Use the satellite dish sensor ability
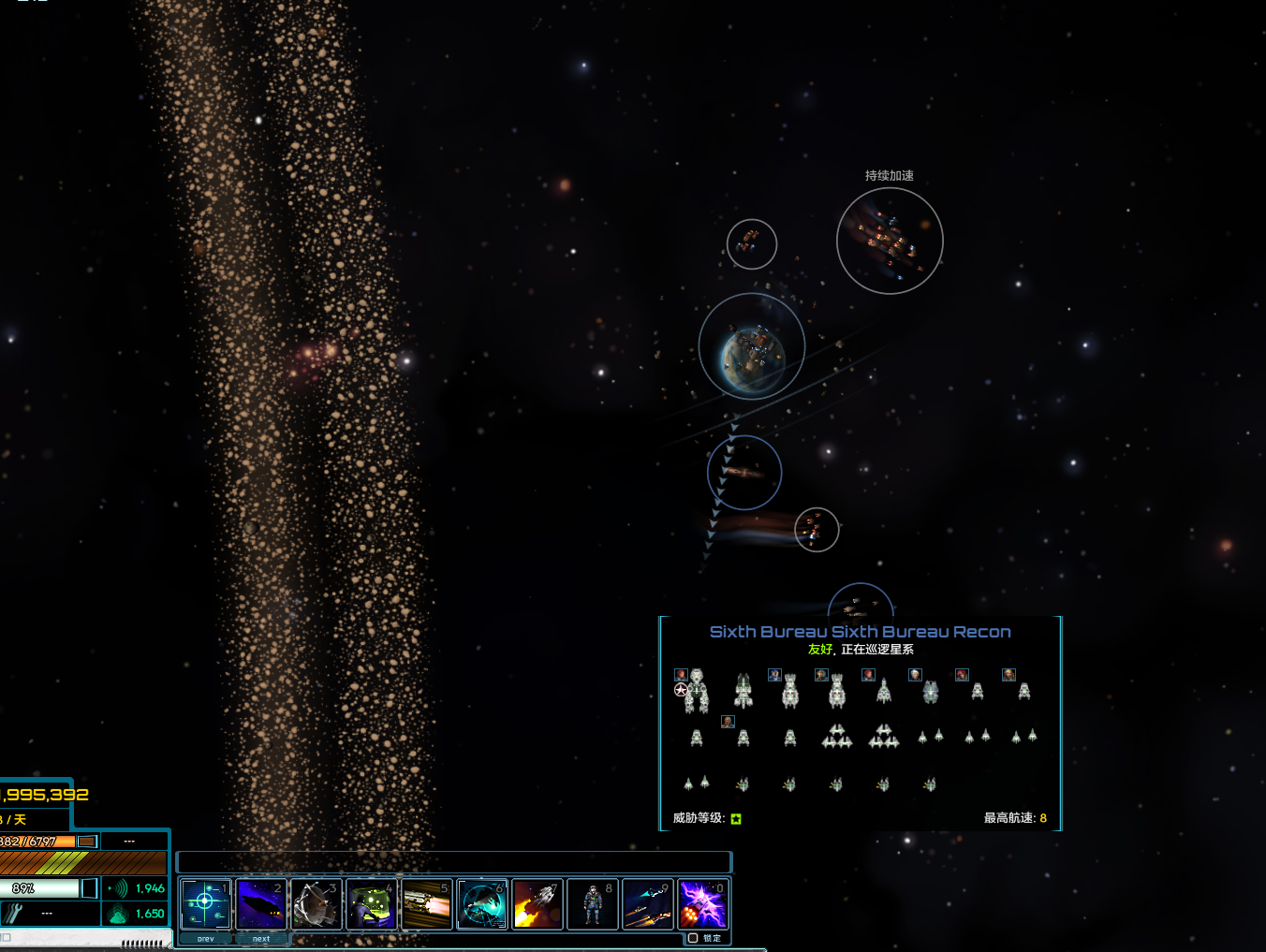This screenshot has width=1266, height=952. tap(316, 903)
